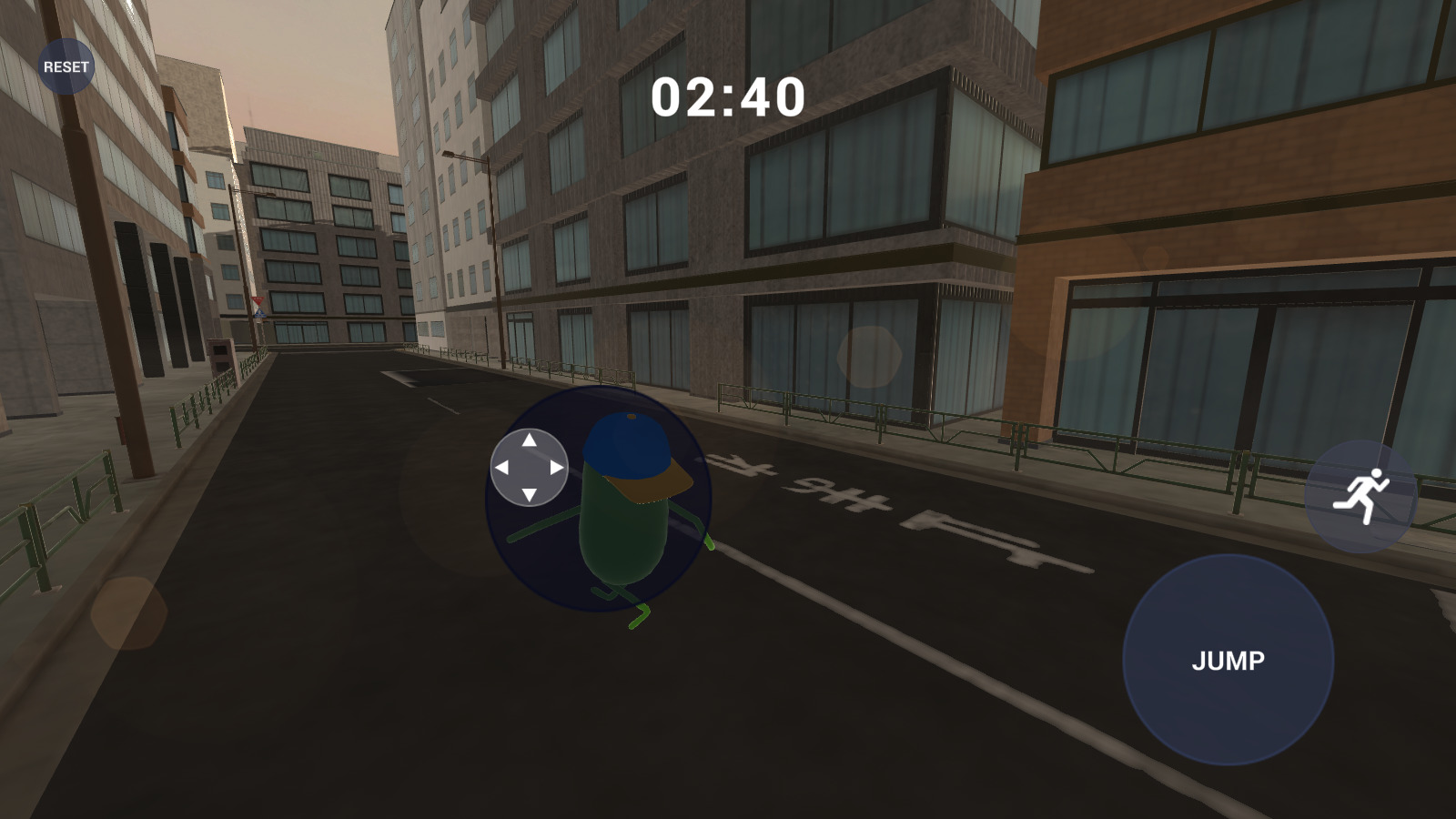Viewport: 1456px width, 819px height.
Task: Click the four-arrow movement pad
Action: [x=529, y=467]
